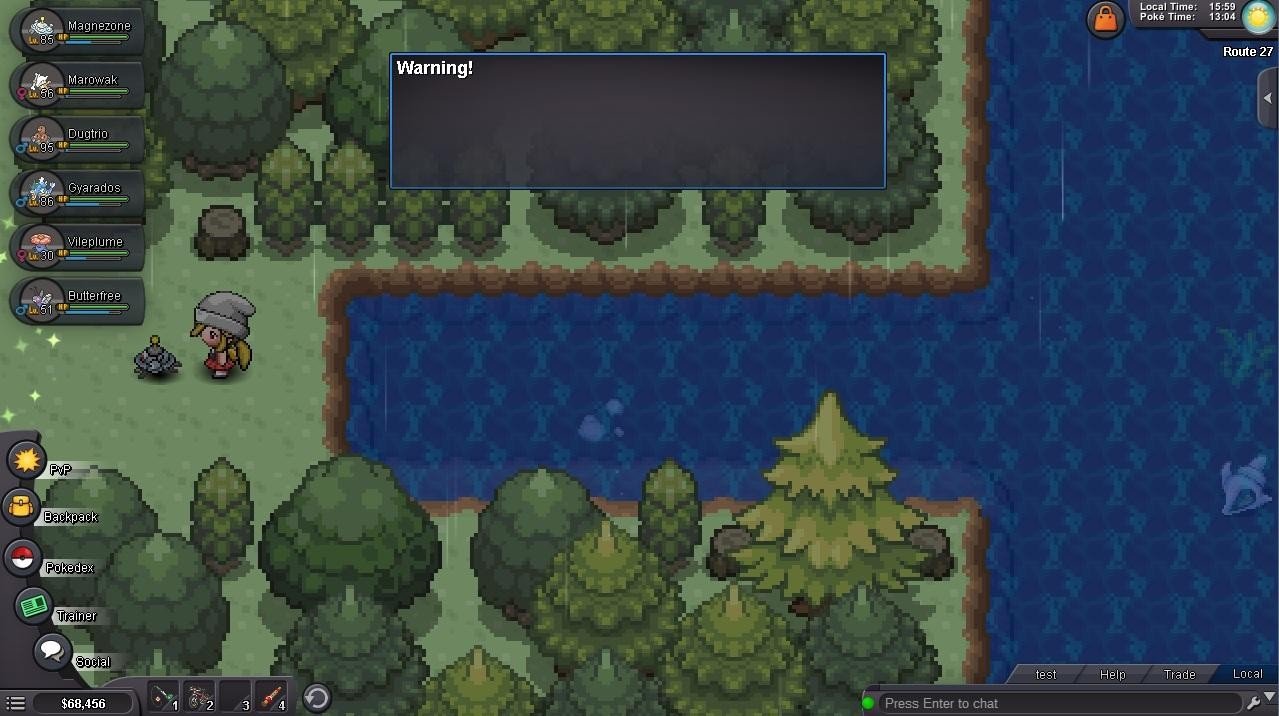Open the Backpack
This screenshot has width=1279, height=716.
(x=22, y=508)
